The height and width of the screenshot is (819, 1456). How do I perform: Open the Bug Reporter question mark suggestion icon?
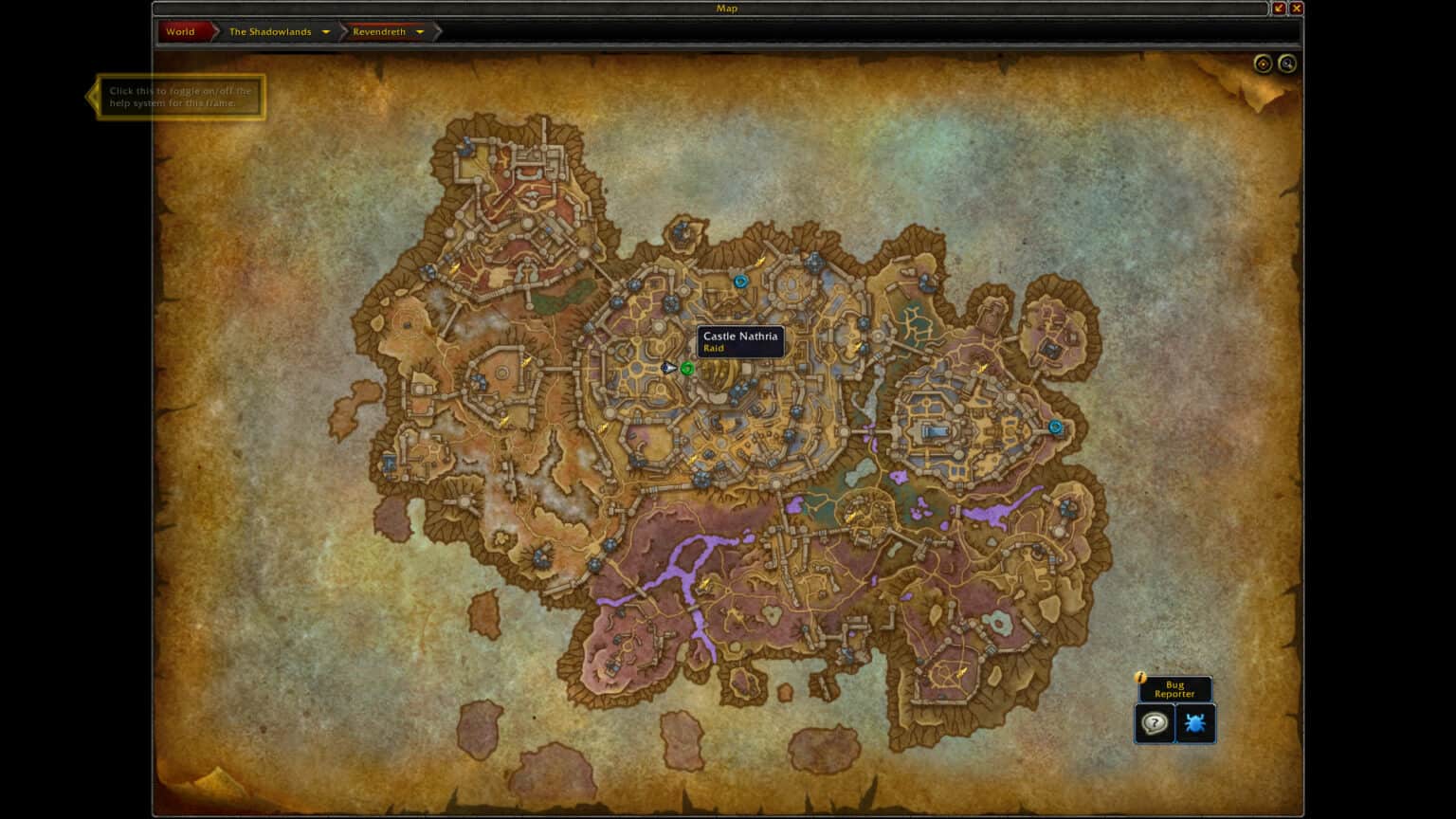pyautogui.click(x=1154, y=722)
